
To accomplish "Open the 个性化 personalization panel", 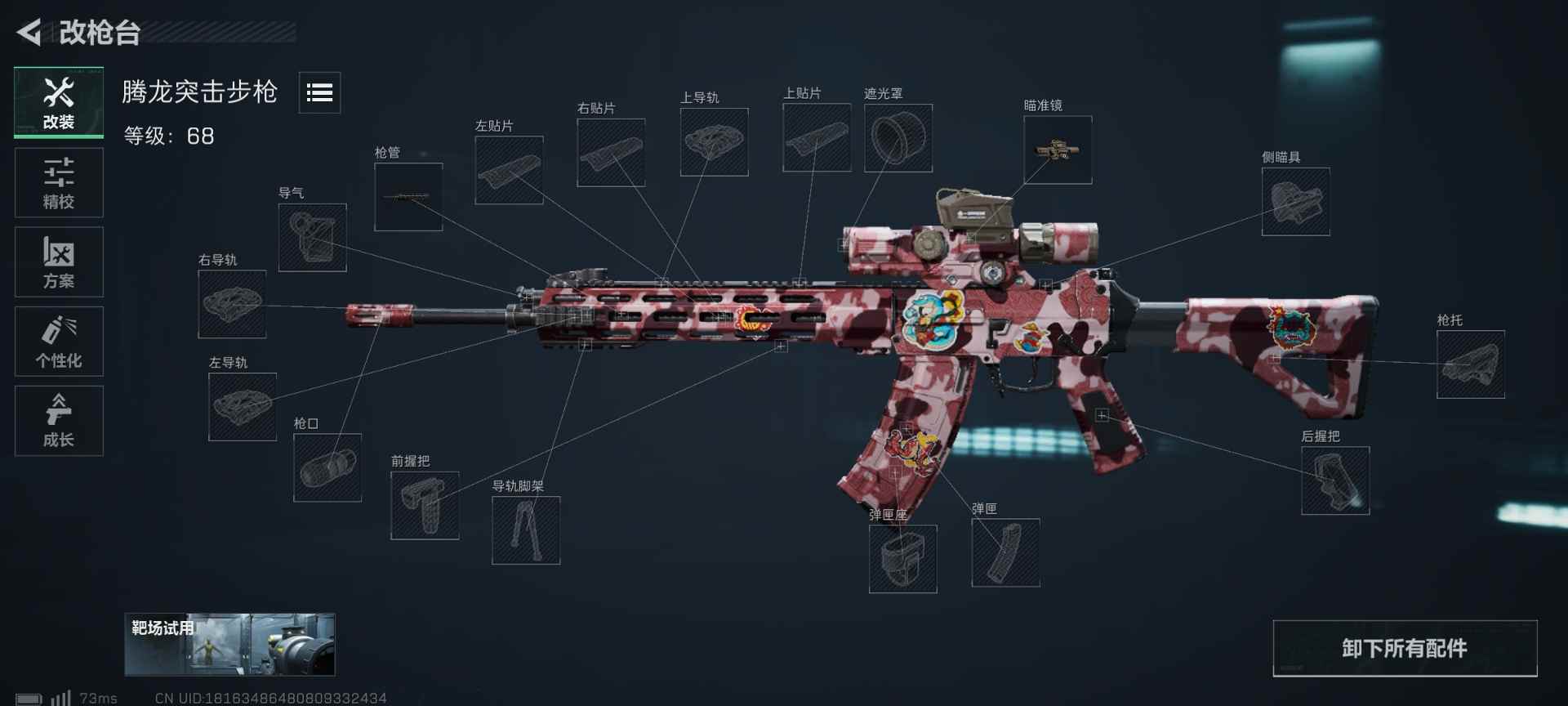I will pyautogui.click(x=58, y=341).
